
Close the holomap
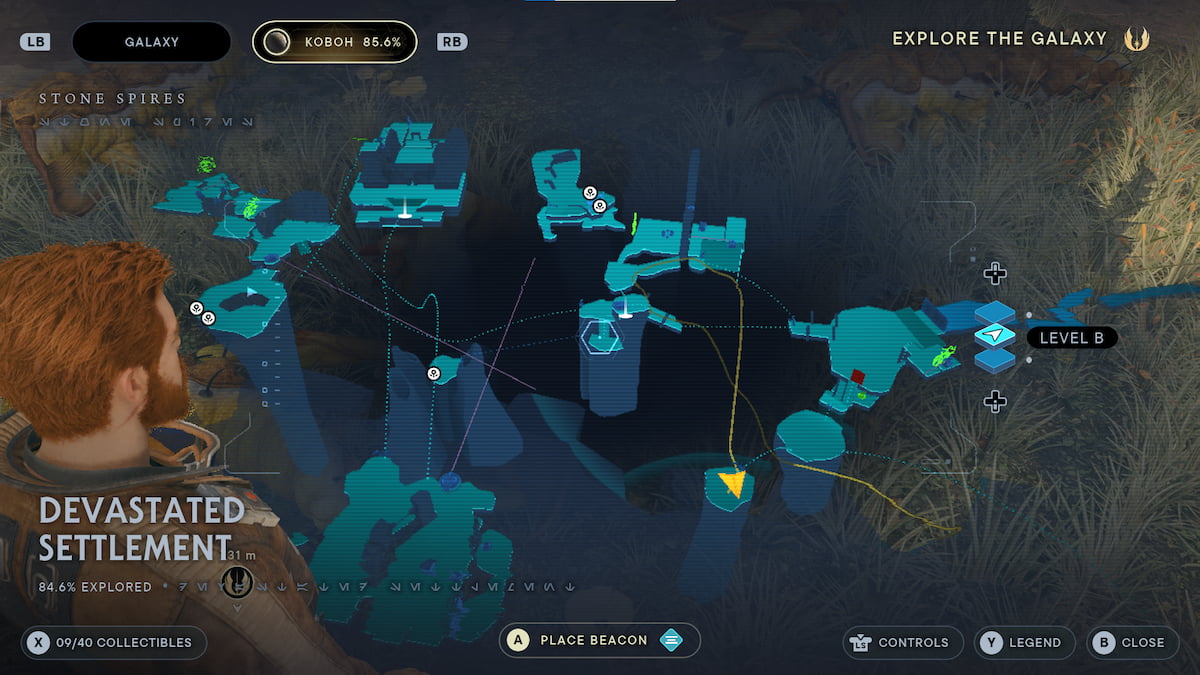[x=1130, y=642]
